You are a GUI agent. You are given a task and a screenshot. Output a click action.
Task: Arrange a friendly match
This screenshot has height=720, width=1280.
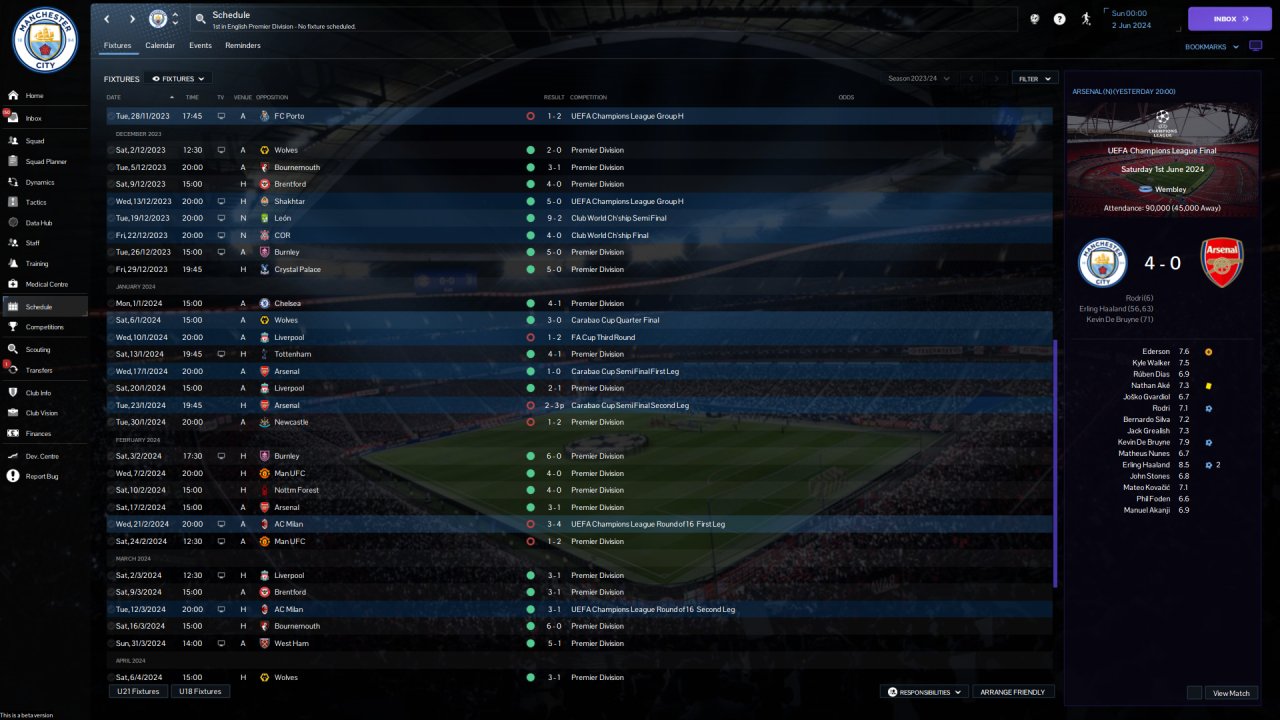point(1013,692)
